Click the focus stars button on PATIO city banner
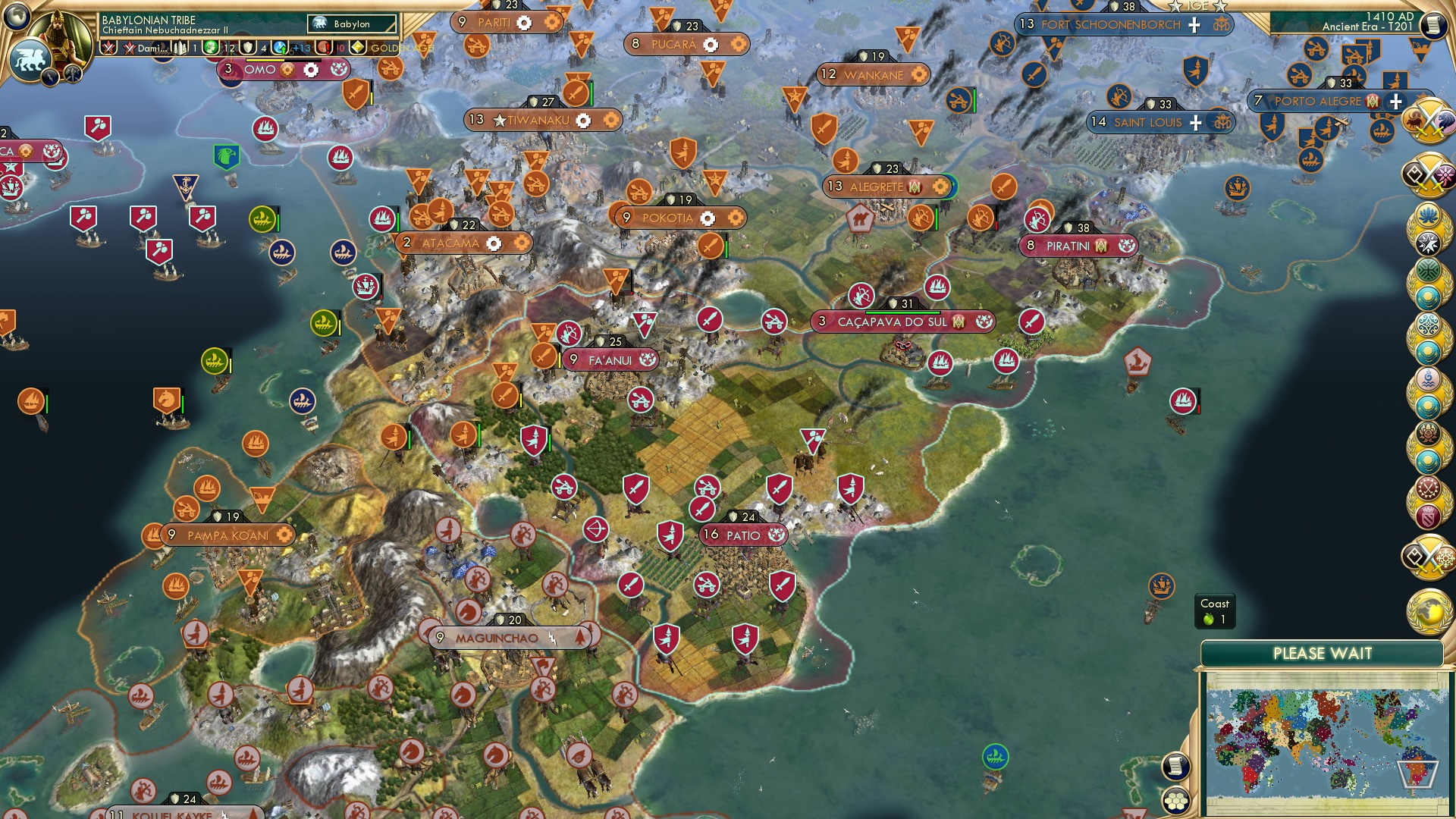1456x819 pixels. click(x=775, y=535)
